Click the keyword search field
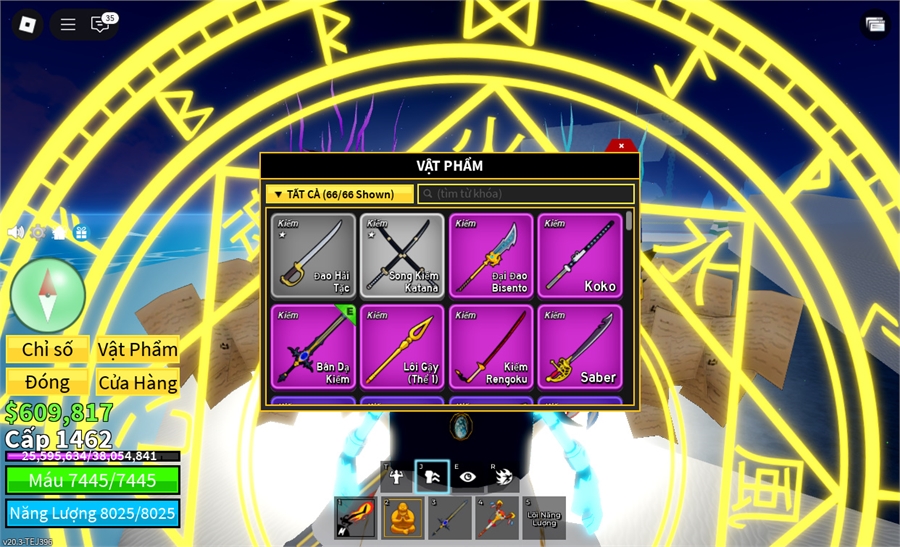This screenshot has height=547, width=900. tap(525, 194)
